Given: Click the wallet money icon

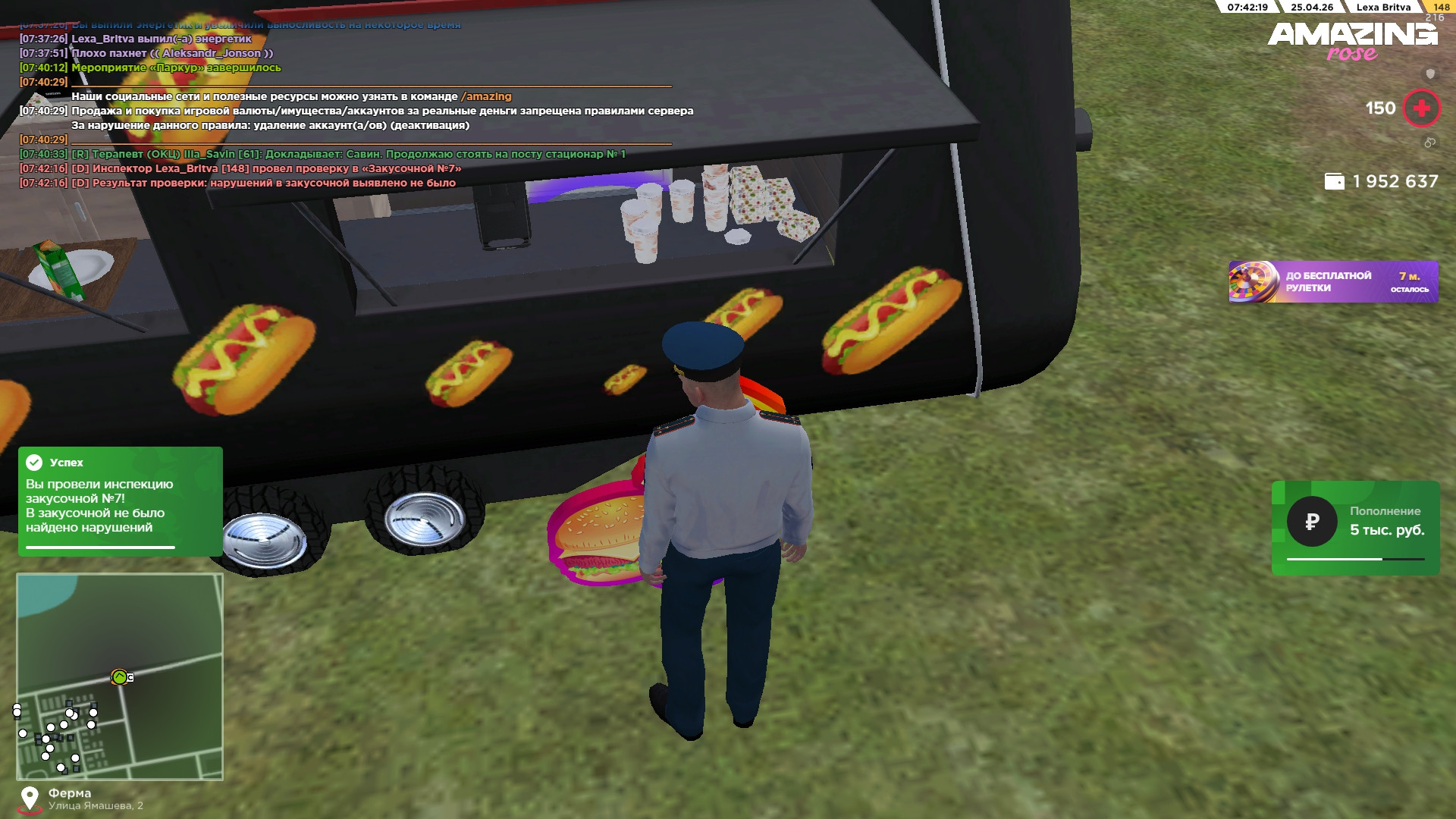Looking at the screenshot, I should 1334,182.
